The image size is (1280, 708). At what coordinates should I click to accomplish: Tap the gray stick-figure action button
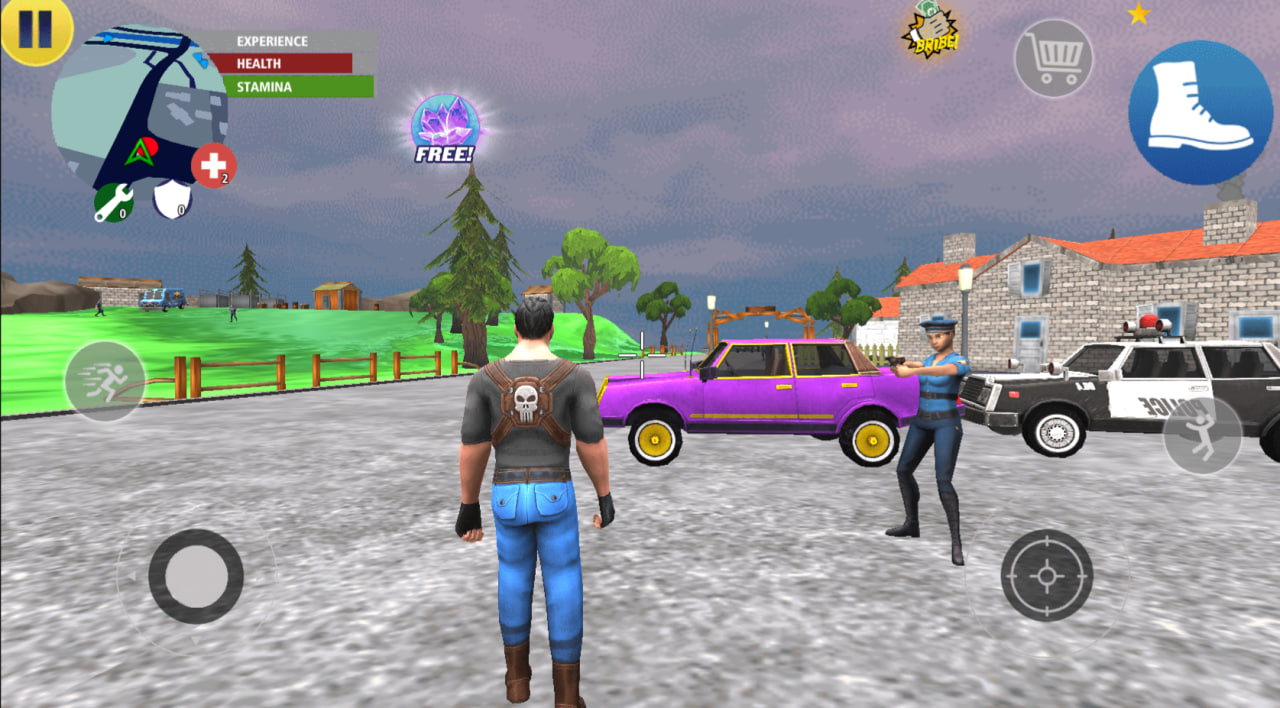click(1202, 436)
